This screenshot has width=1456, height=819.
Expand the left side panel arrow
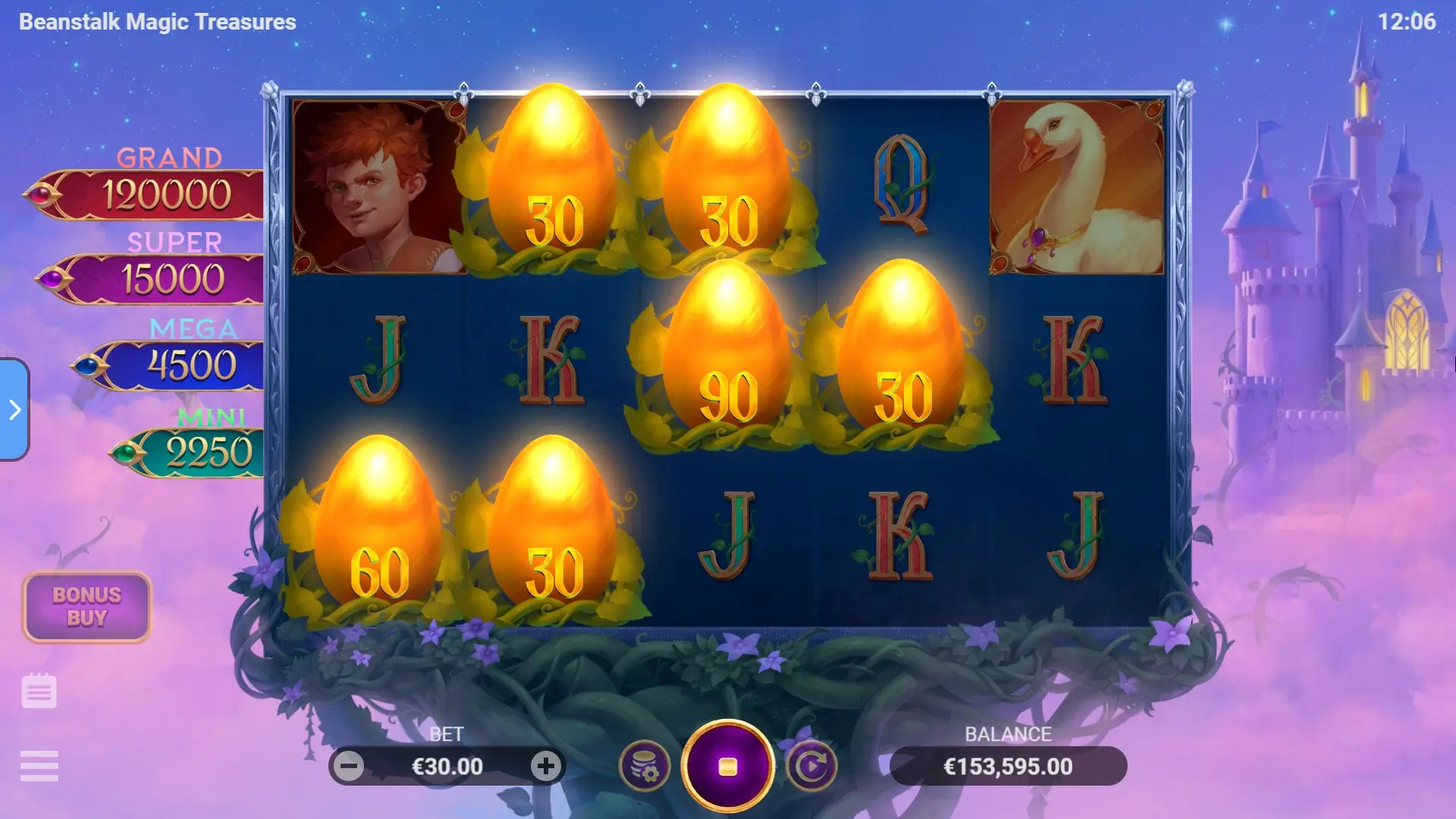click(x=14, y=409)
